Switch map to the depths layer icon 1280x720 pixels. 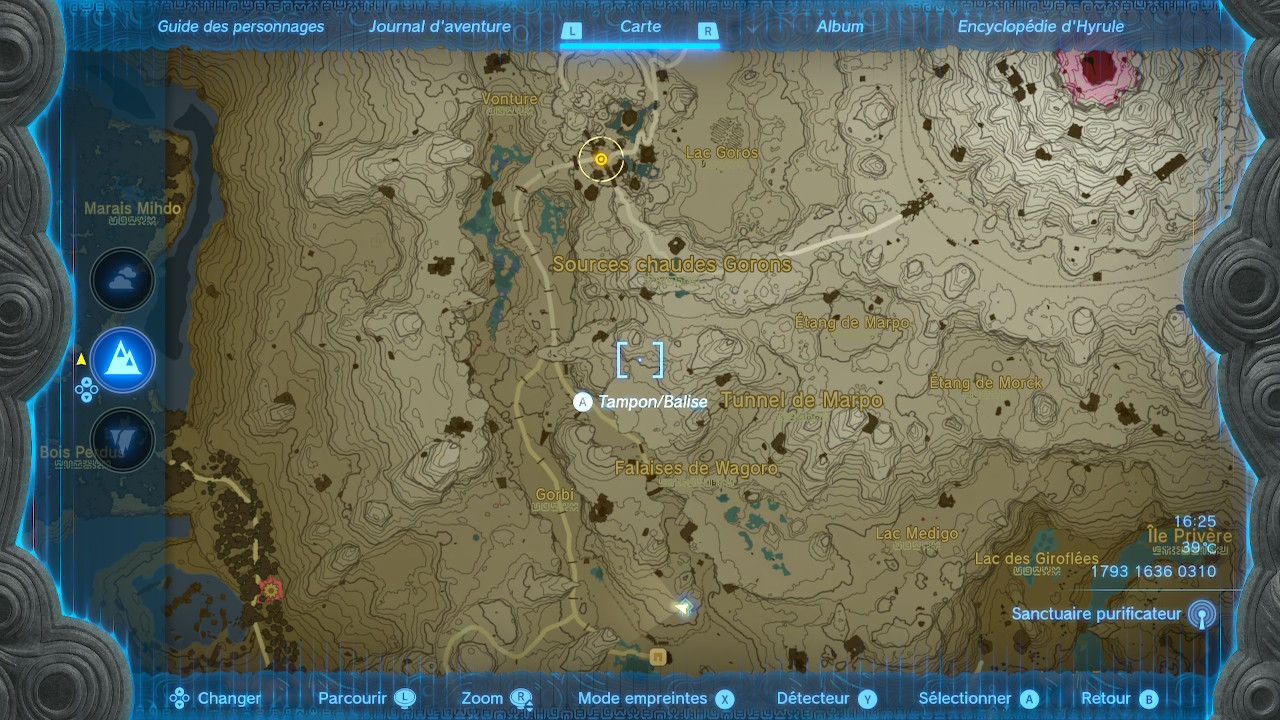coord(123,439)
